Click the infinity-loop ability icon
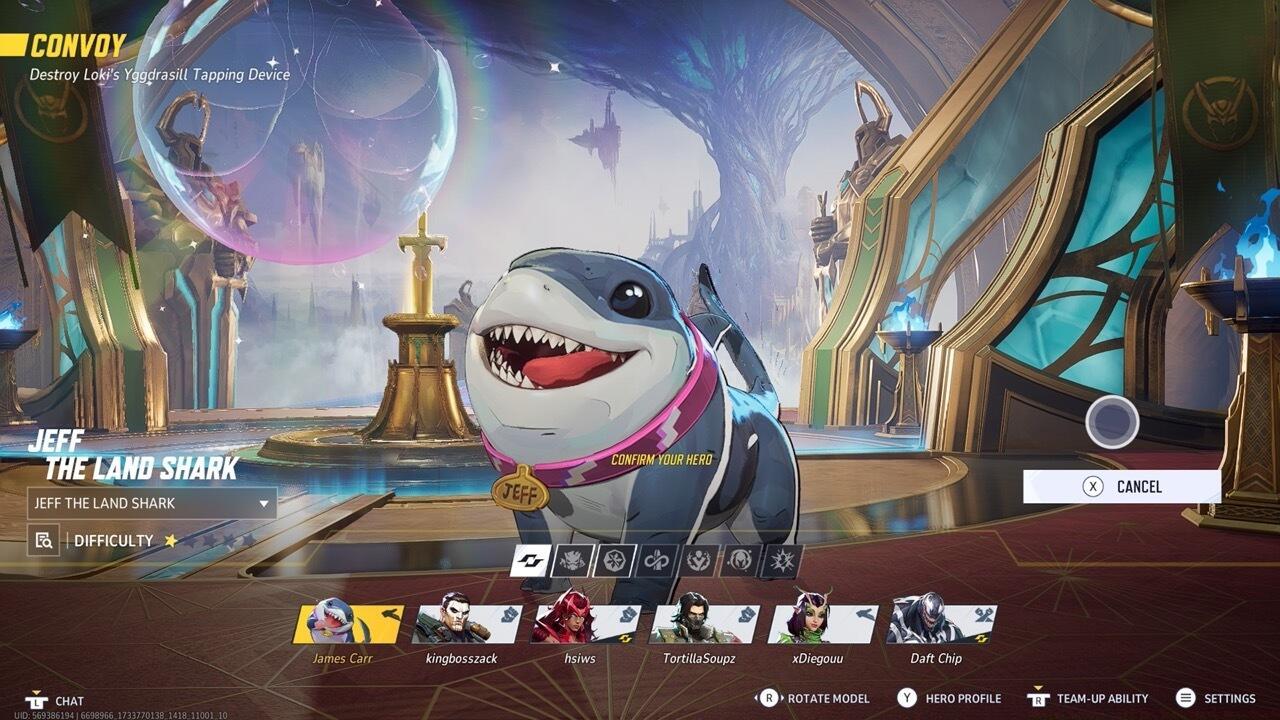Viewport: 1280px width, 720px height. click(x=655, y=560)
